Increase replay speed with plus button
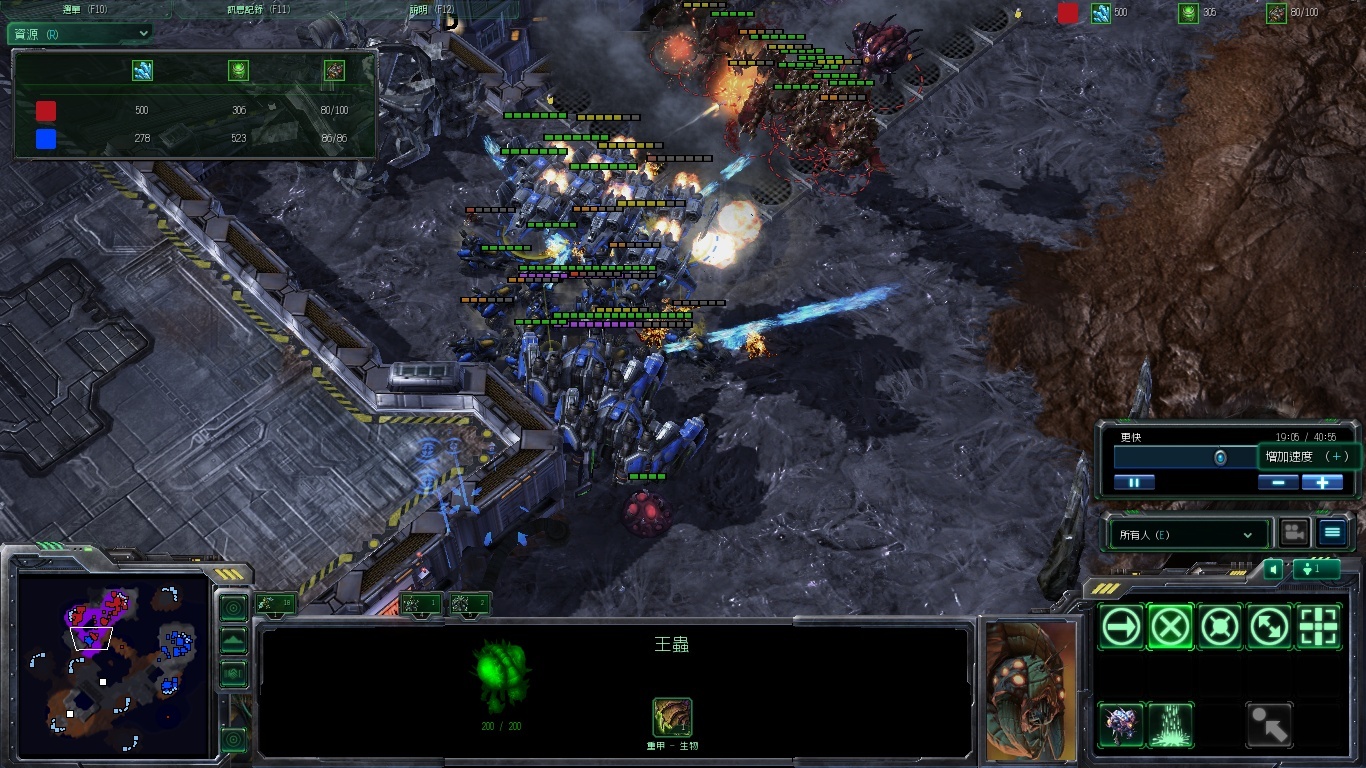Screen dimensions: 1366x768 [1322, 482]
